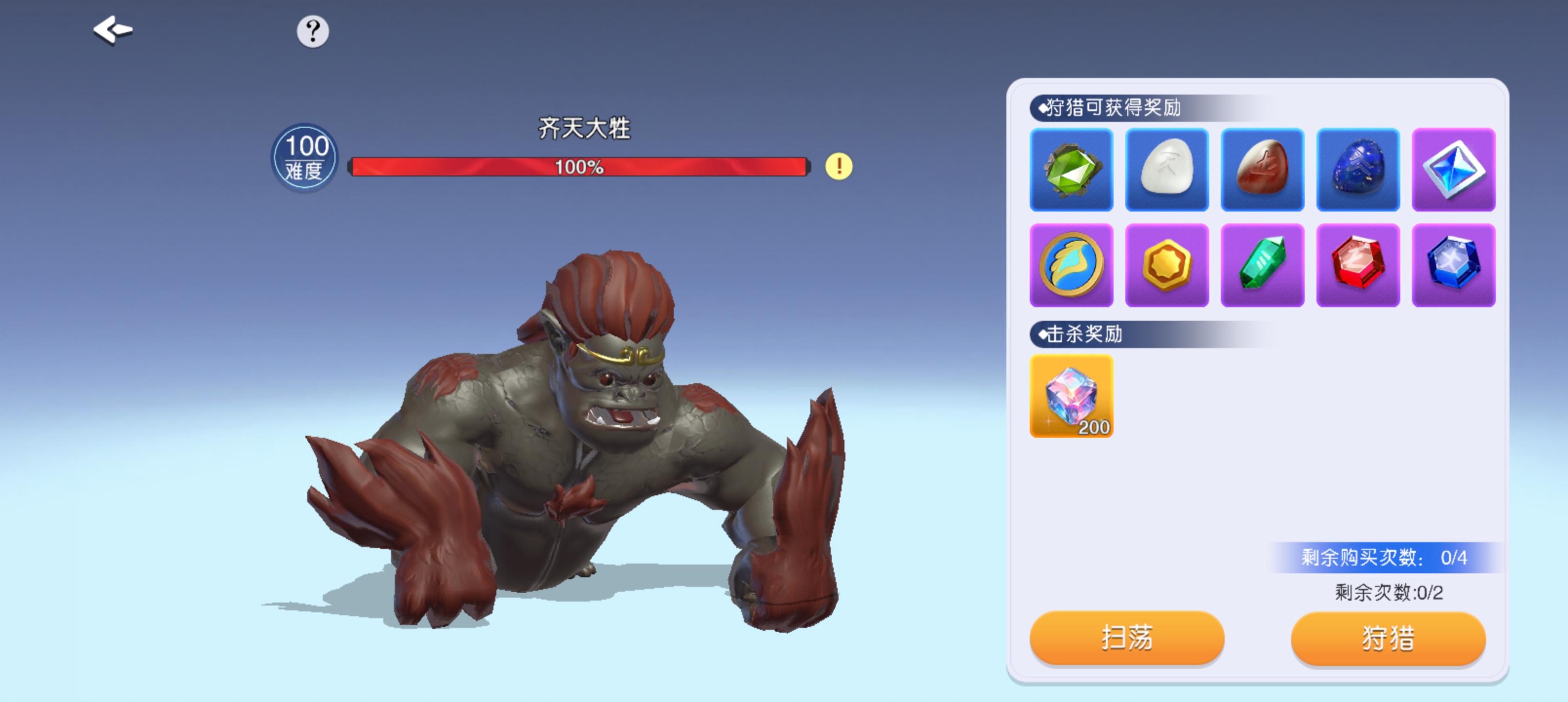Inspect the red rune stone reward
Image resolution: width=1568 pixels, height=702 pixels.
[x=1262, y=171]
